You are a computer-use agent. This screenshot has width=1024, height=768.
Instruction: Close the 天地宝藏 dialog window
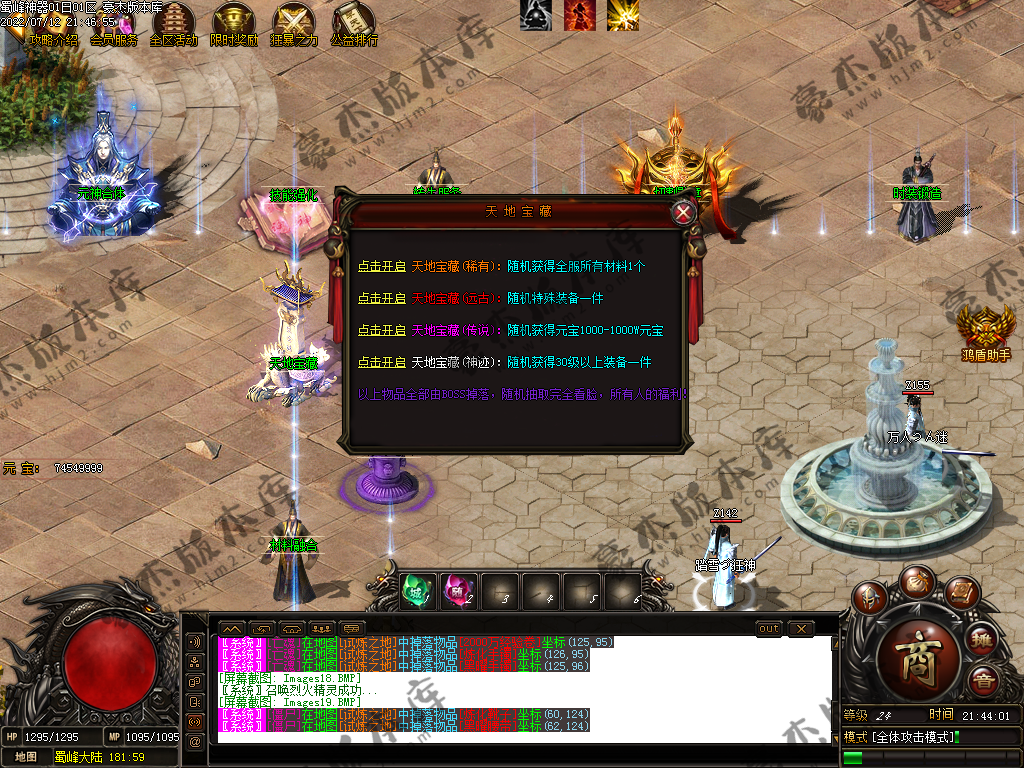[683, 212]
